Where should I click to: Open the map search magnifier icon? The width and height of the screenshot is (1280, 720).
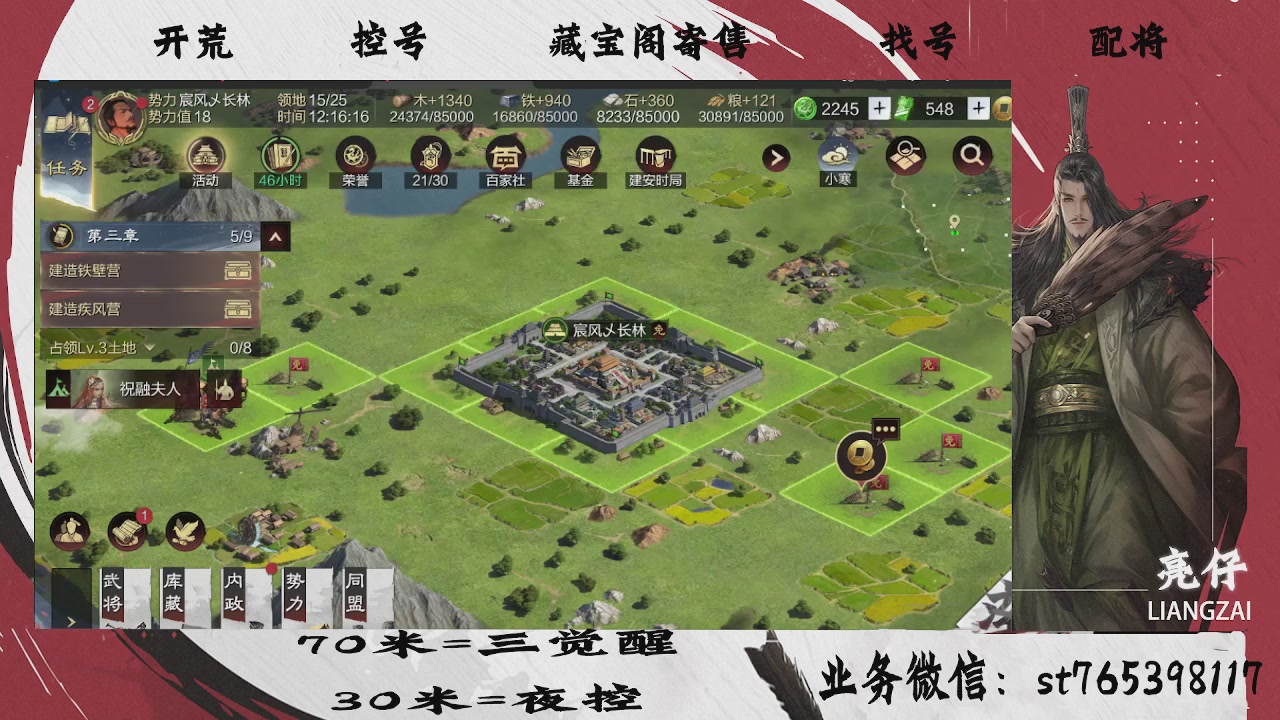[x=971, y=157]
